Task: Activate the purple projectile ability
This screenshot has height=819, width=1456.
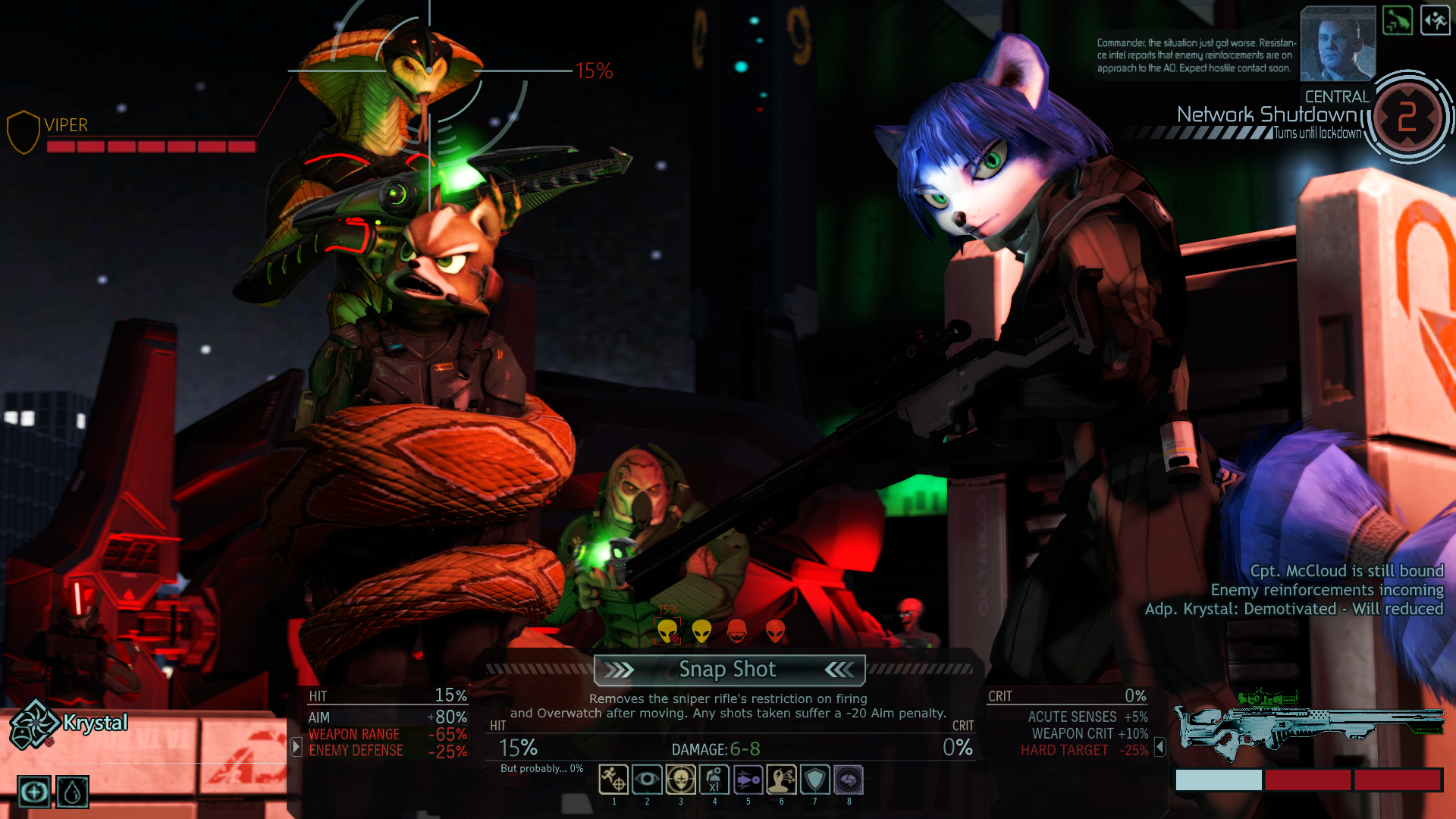Action: click(748, 779)
